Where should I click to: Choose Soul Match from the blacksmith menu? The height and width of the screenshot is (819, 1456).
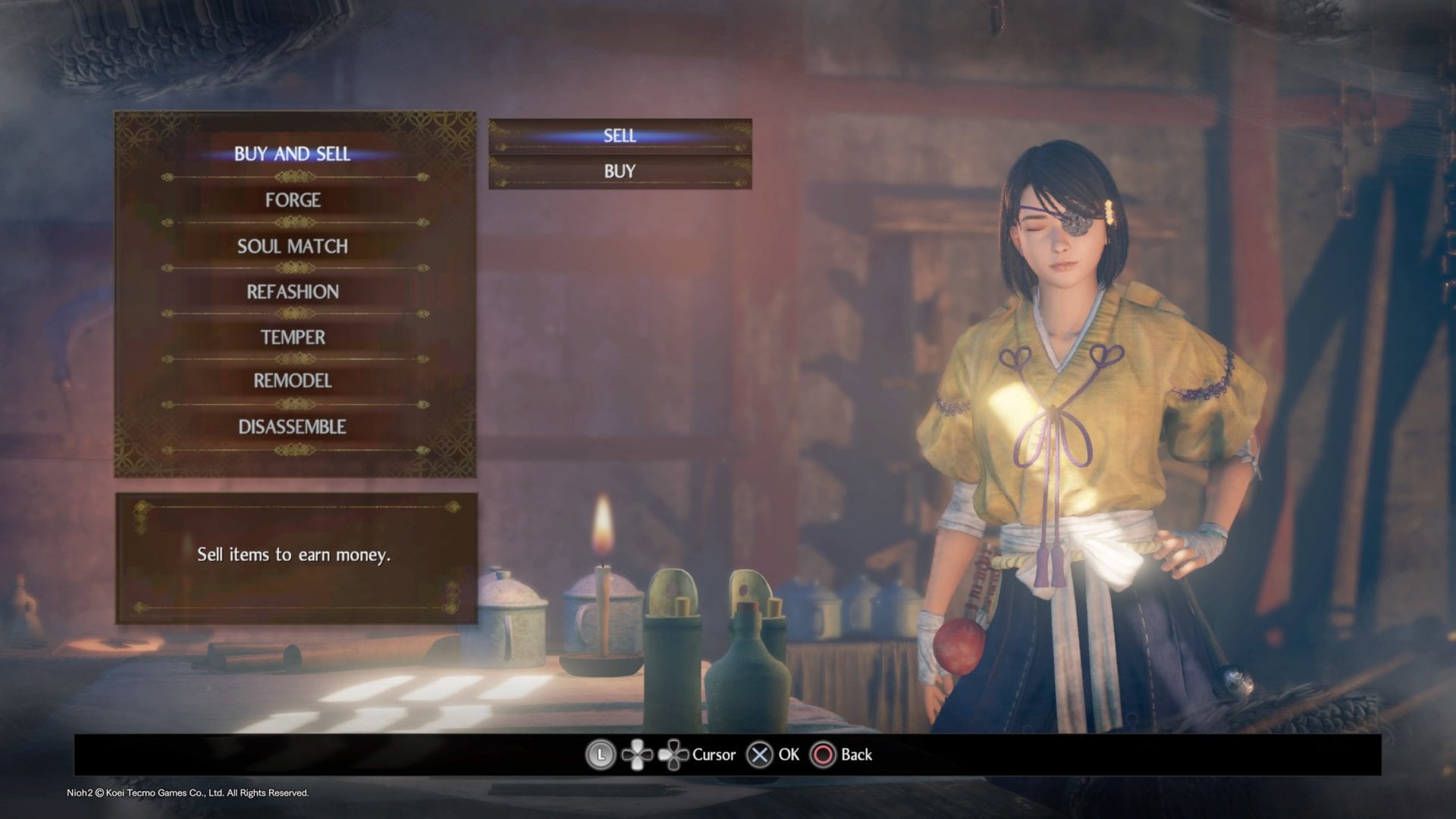[293, 246]
